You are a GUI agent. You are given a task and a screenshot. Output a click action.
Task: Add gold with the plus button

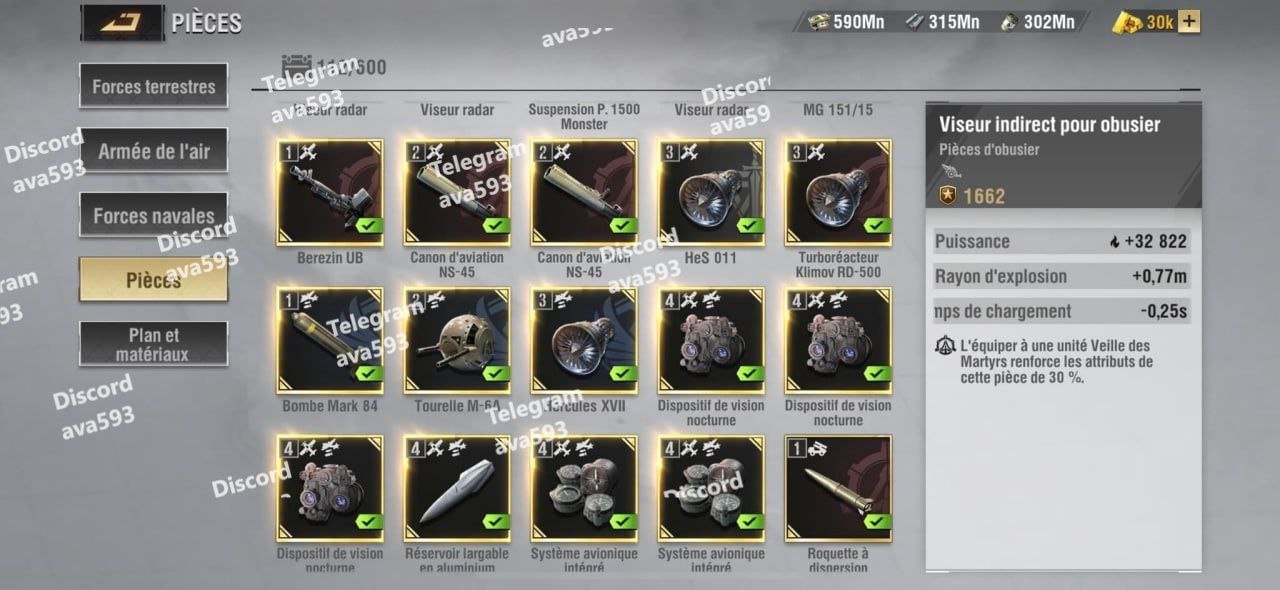[1189, 22]
